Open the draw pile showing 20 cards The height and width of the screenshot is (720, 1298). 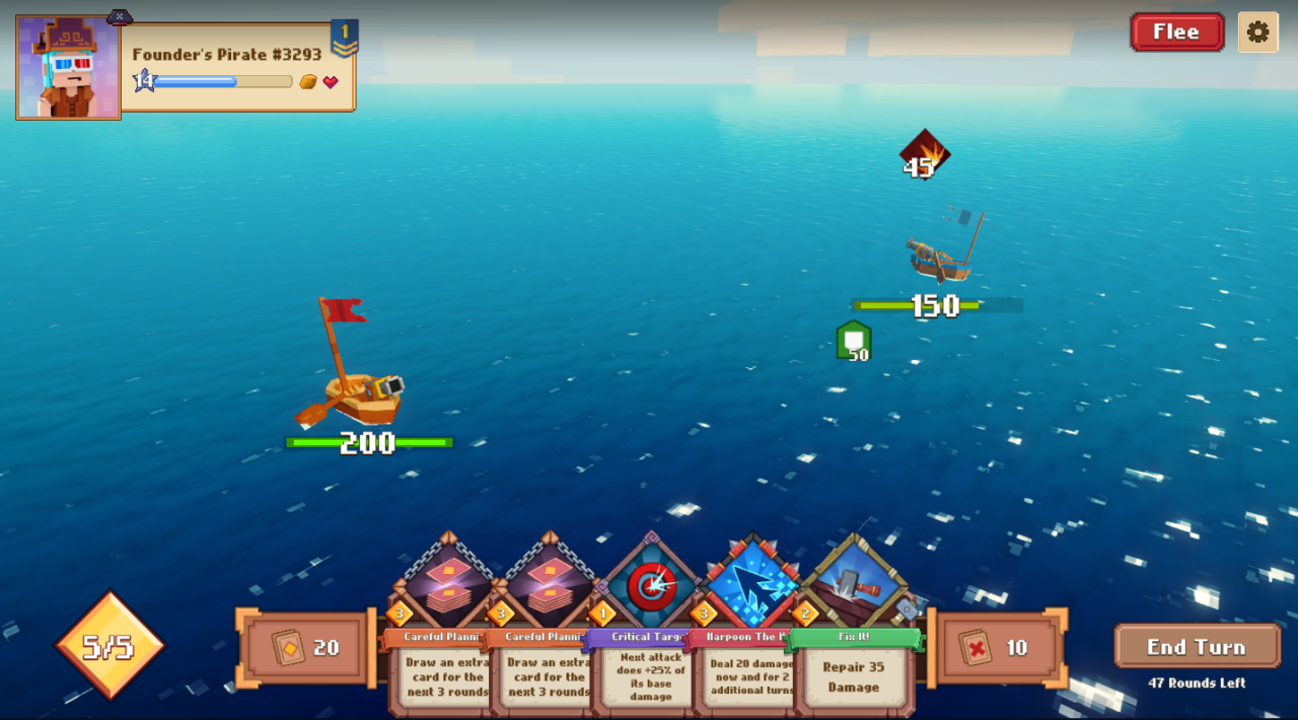(303, 648)
